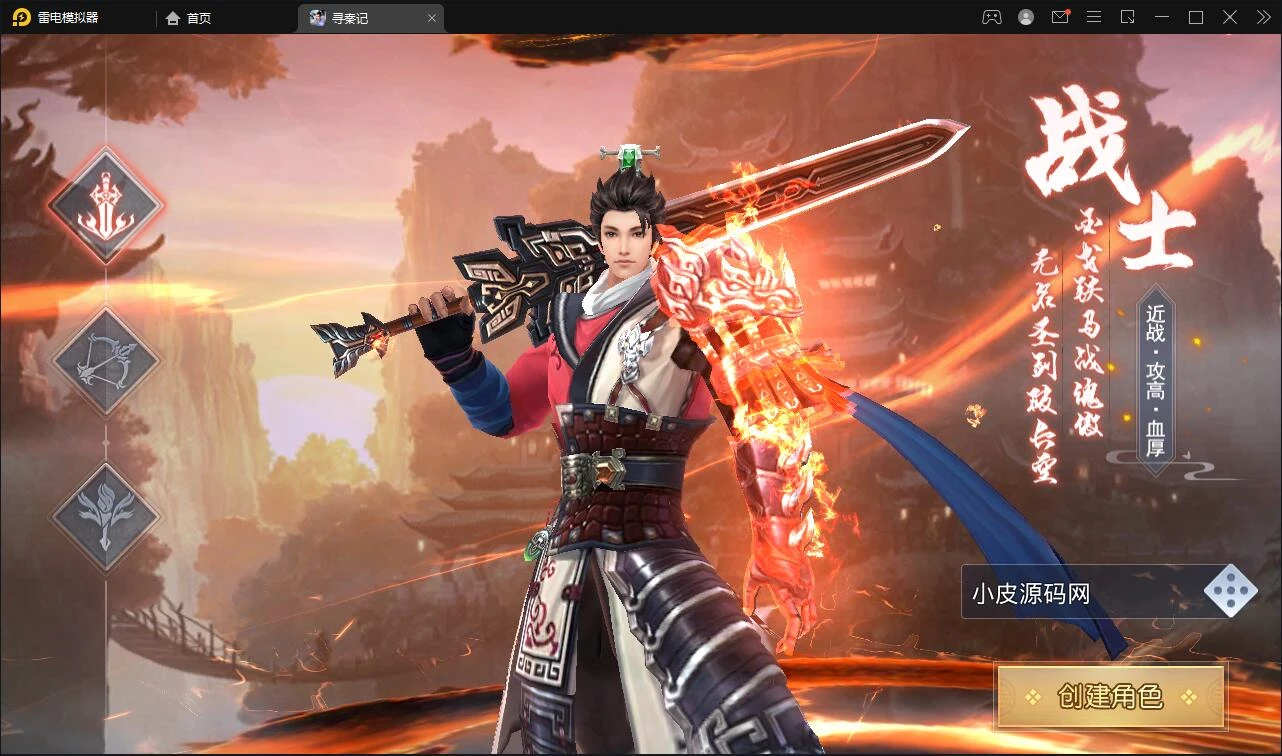1282x756 pixels.
Task: Roll the dice for a random name
Action: click(1230, 592)
